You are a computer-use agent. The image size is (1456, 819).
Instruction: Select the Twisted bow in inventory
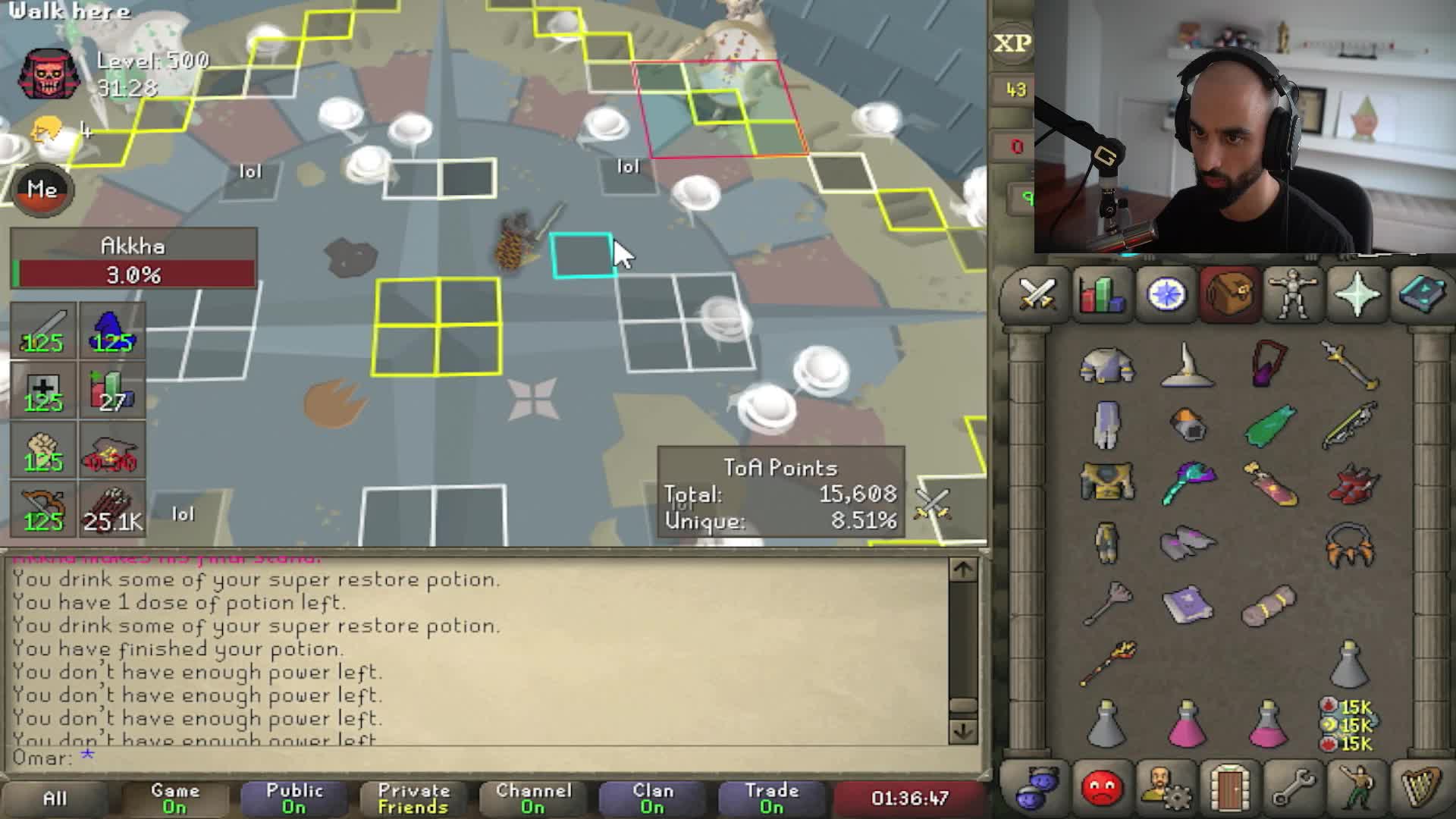coord(1351,425)
